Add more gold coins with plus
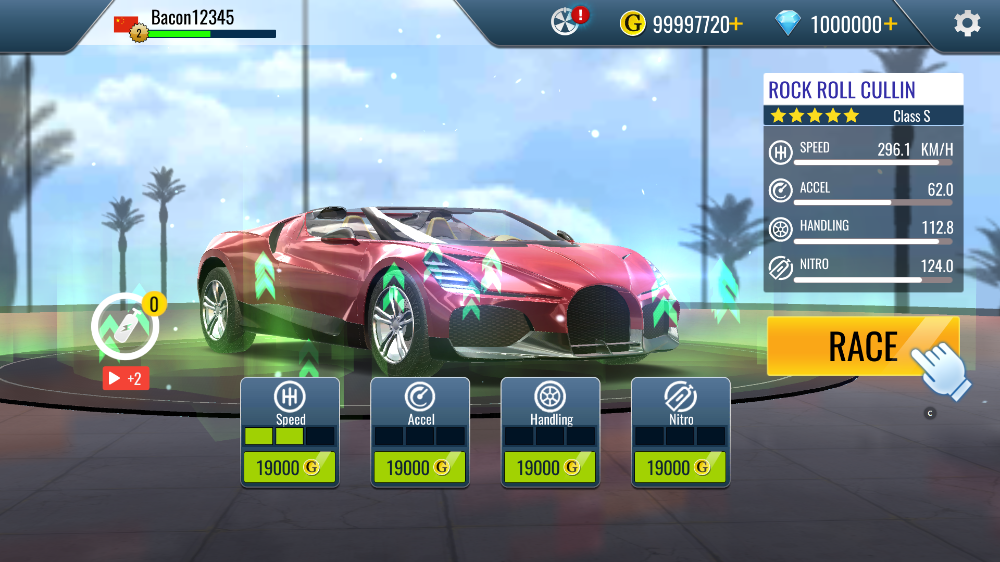Screen dimensions: 1000x562 click(x=737, y=24)
